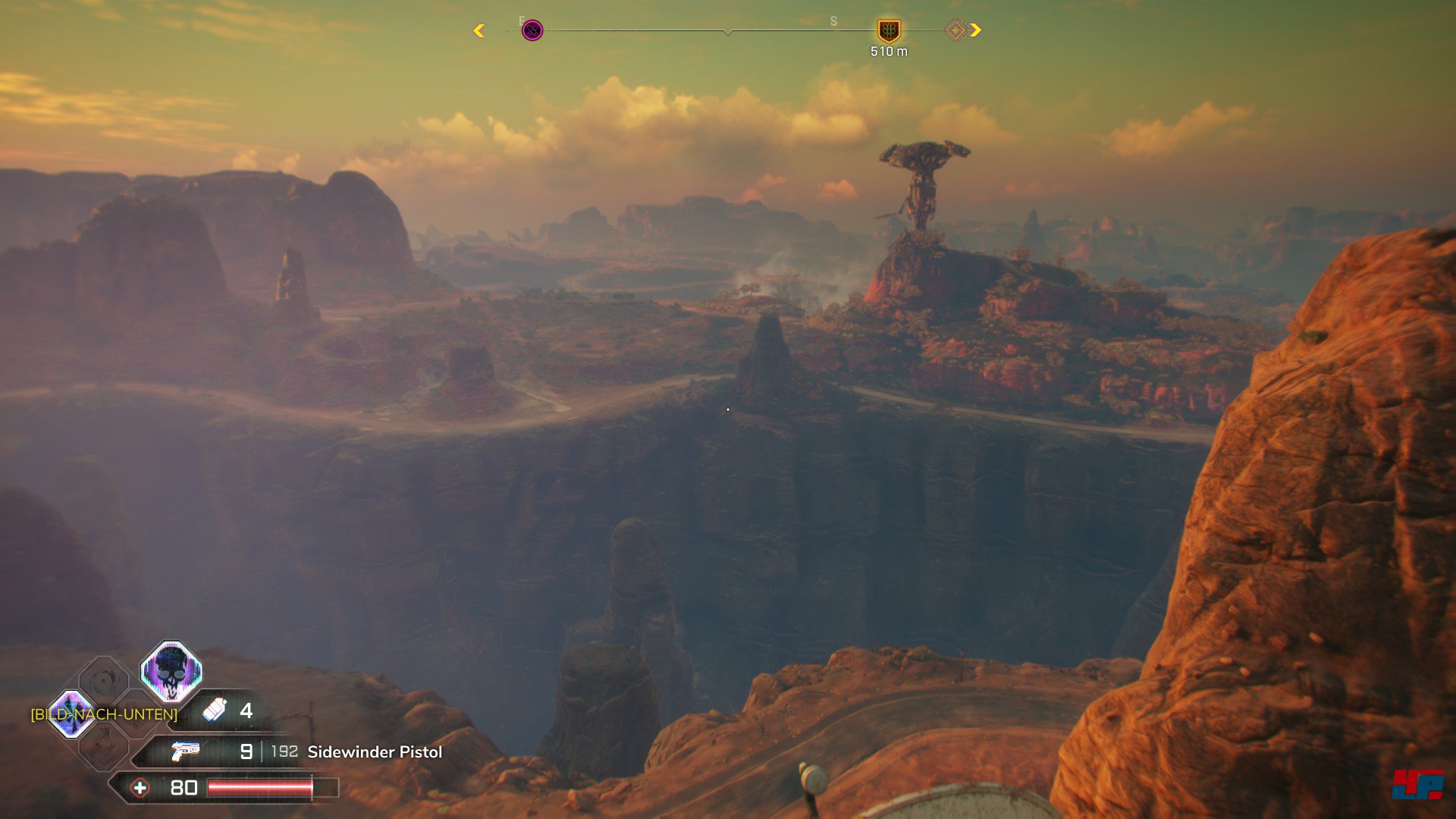This screenshot has width=1456, height=819.
Task: Click the faded diamond compass marker
Action: [x=955, y=30]
